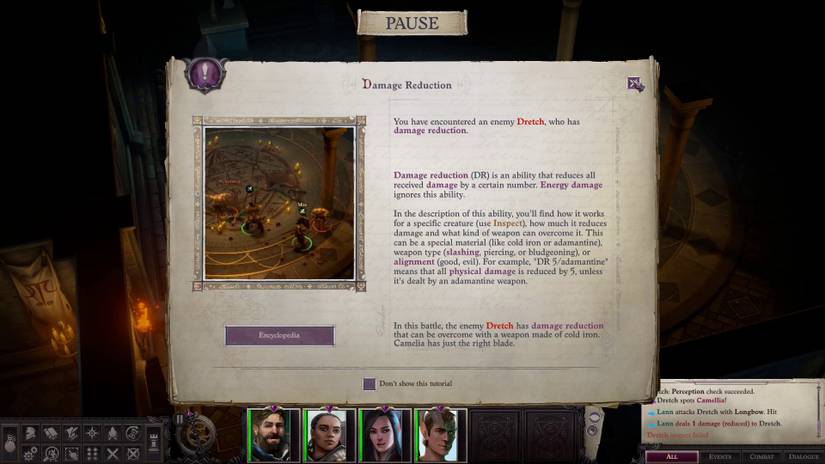This screenshot has height=464, width=825.
Task: Select the bearded man's party portrait
Action: pos(275,435)
